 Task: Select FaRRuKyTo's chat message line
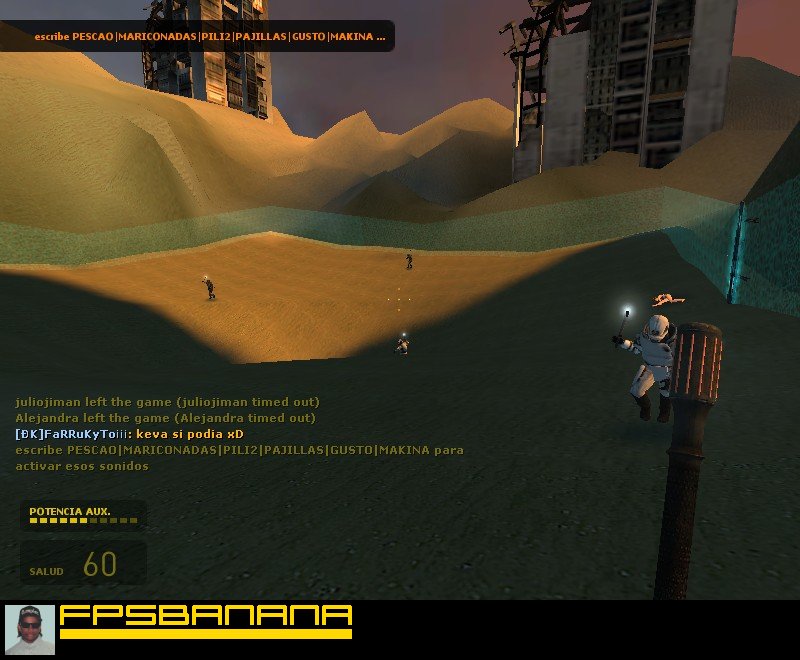(x=130, y=434)
